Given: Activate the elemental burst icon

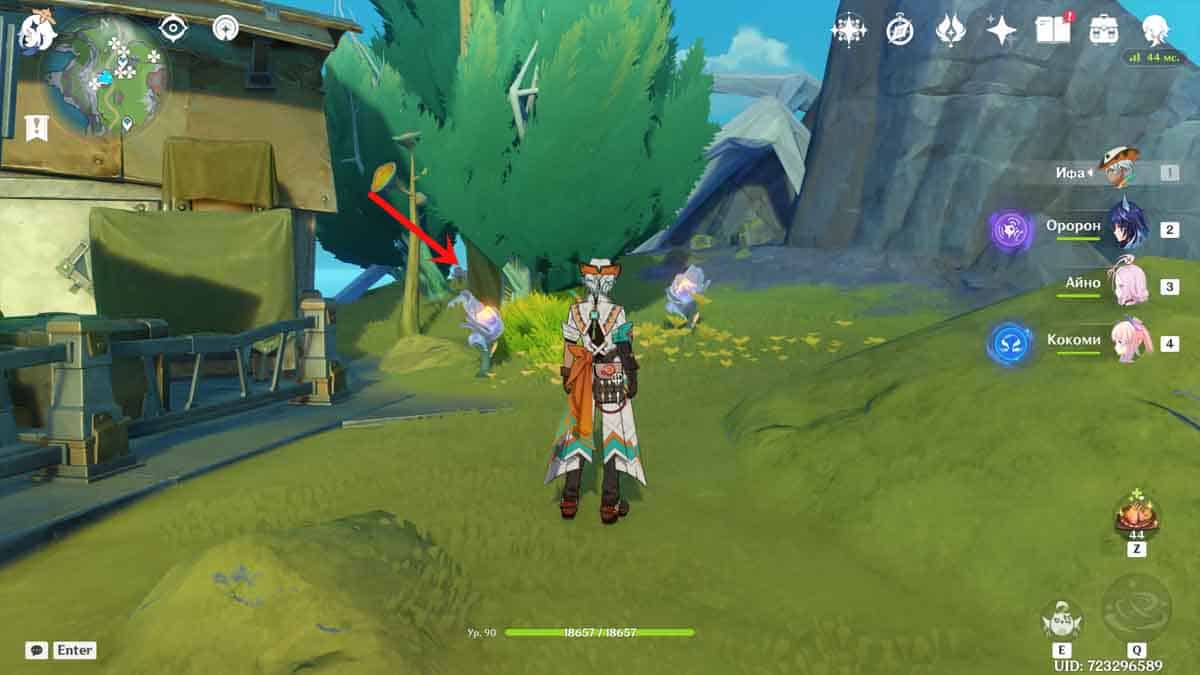Looking at the screenshot, I should 1136,608.
